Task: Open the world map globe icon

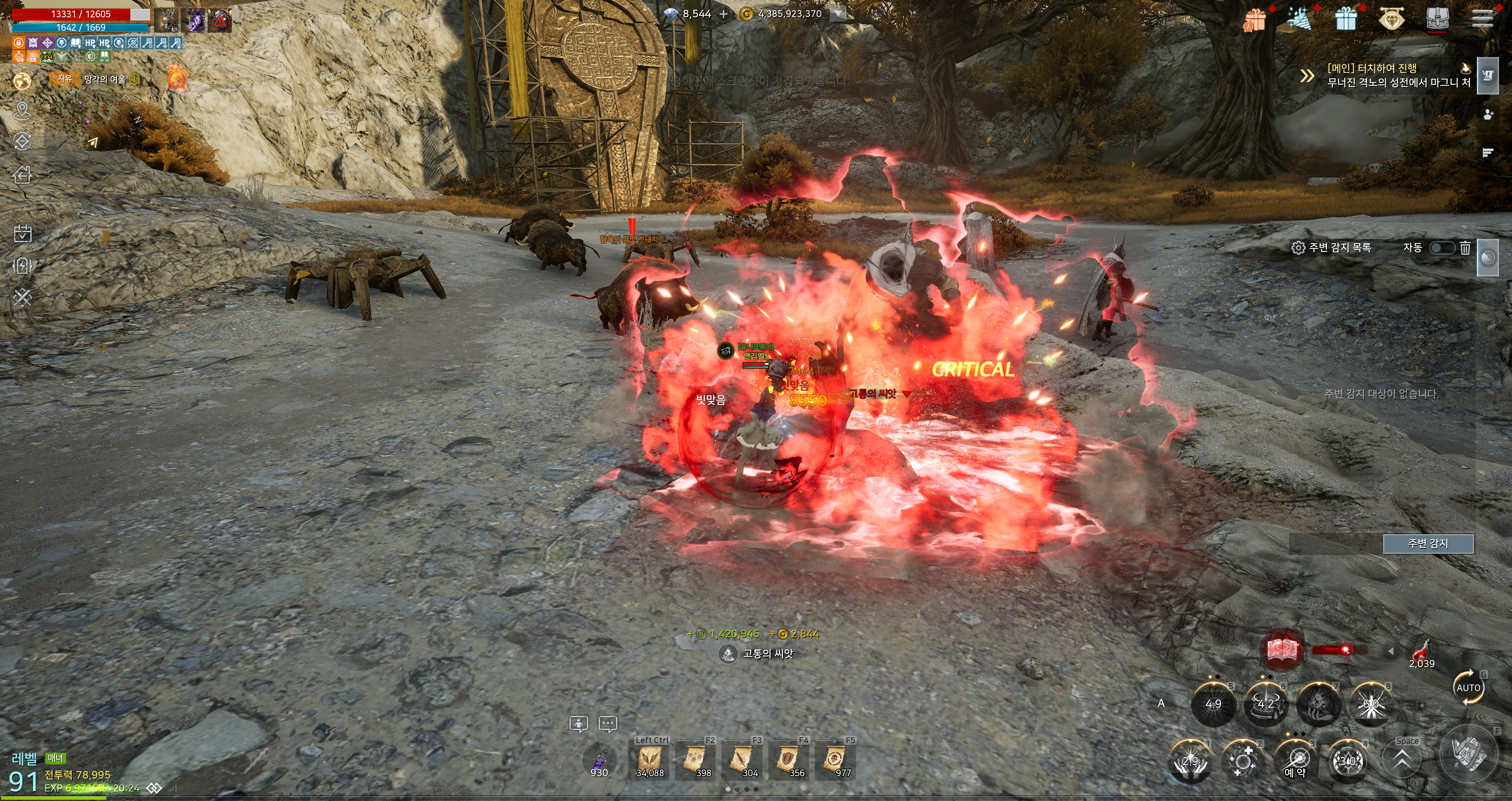Action: [22, 81]
